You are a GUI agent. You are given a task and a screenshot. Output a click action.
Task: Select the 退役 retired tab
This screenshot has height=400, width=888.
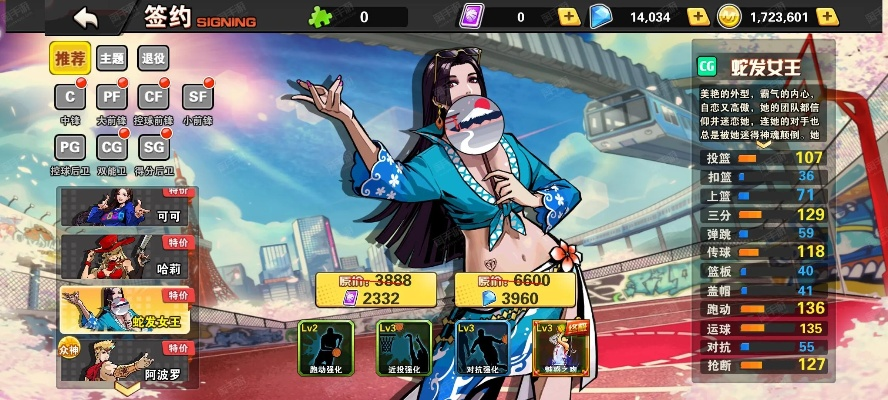[153, 59]
